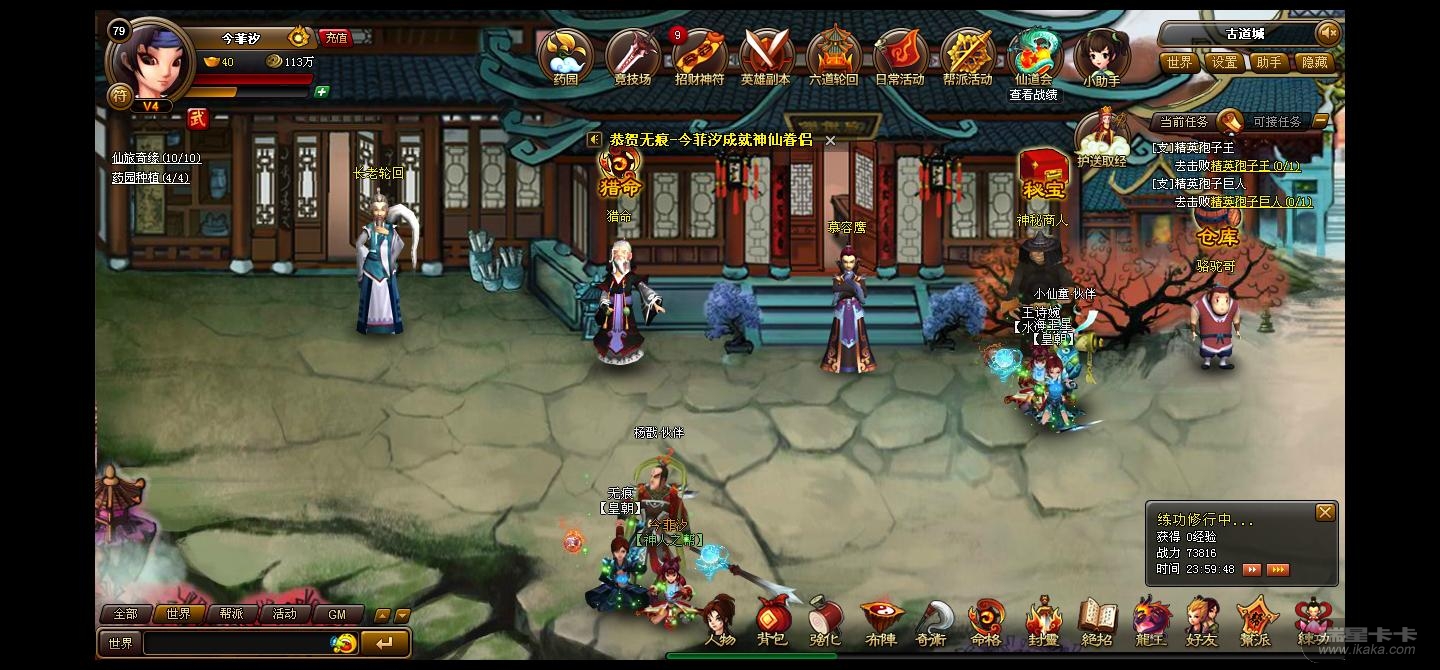Open the 招财神符 talisman event
This screenshot has height=670, width=1440.
click(x=699, y=56)
